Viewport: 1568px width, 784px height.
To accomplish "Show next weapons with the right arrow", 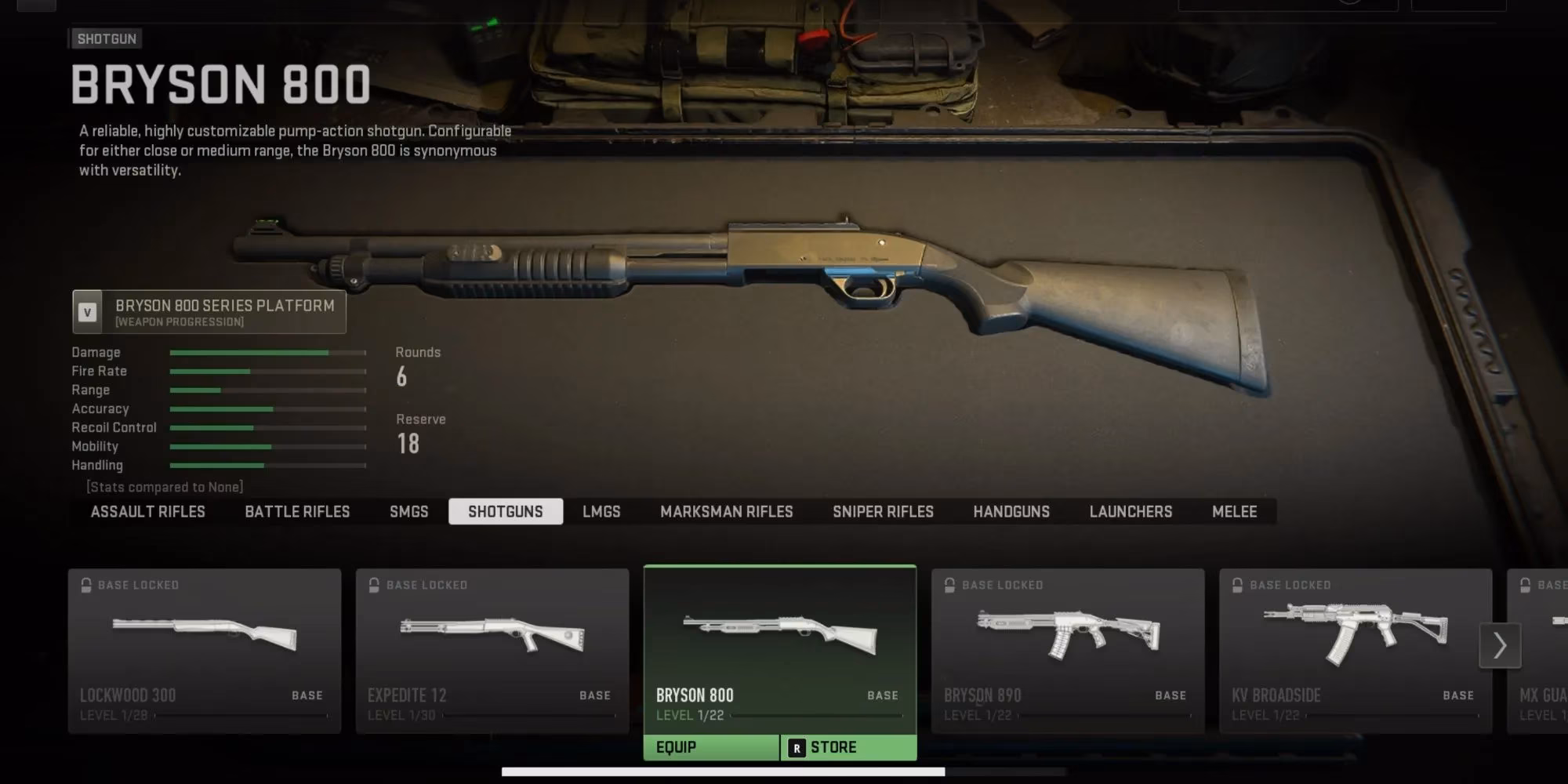I will tap(1500, 646).
